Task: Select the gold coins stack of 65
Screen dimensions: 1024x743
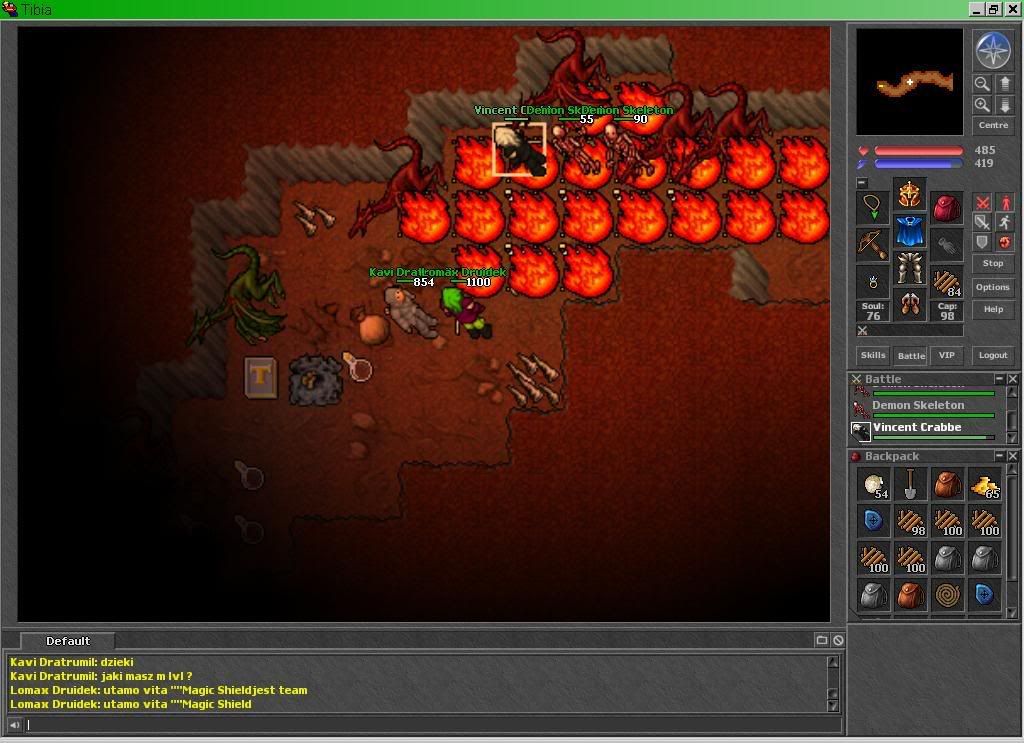Action: click(x=984, y=485)
